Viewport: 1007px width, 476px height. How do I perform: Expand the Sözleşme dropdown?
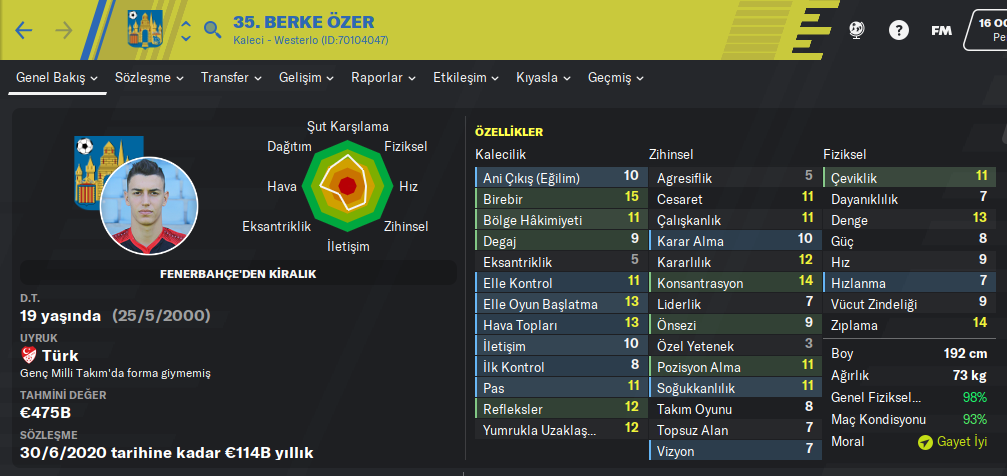coord(150,77)
